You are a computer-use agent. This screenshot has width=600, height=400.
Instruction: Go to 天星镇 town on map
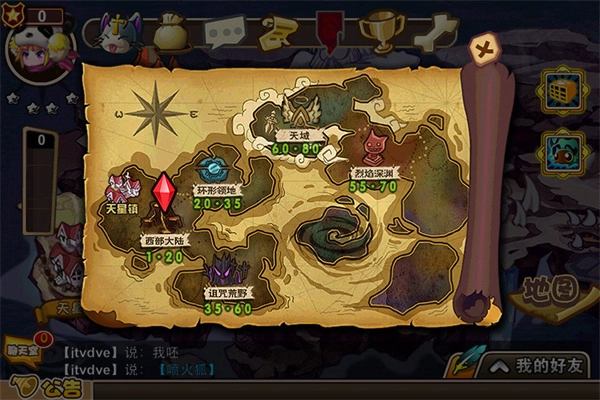coord(123,192)
